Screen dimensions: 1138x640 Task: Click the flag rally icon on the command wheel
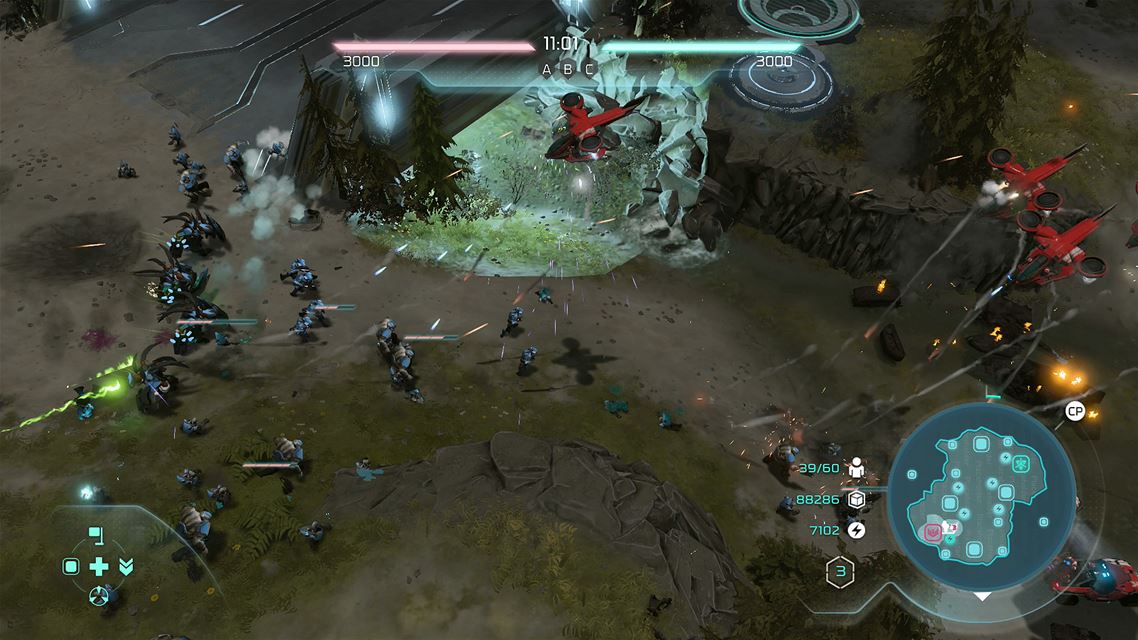(x=96, y=535)
